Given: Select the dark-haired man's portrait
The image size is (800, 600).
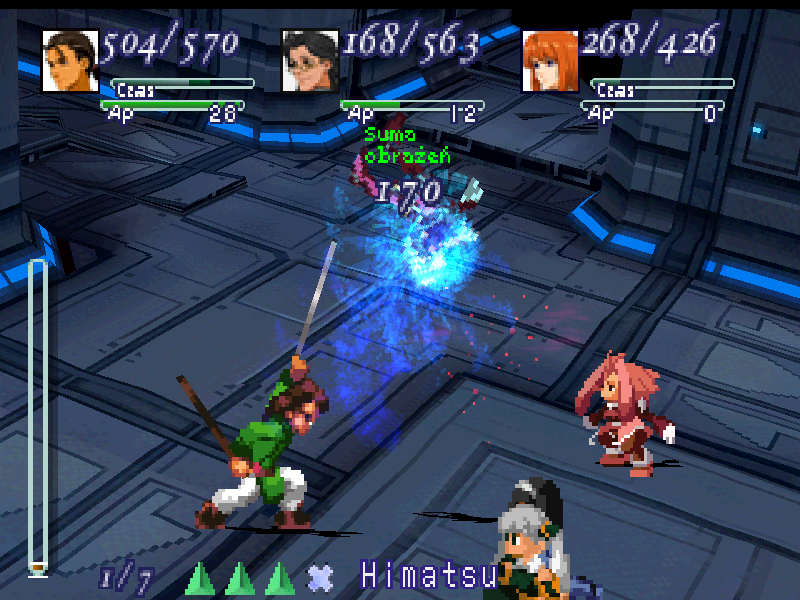Looking at the screenshot, I should (x=70, y=60).
